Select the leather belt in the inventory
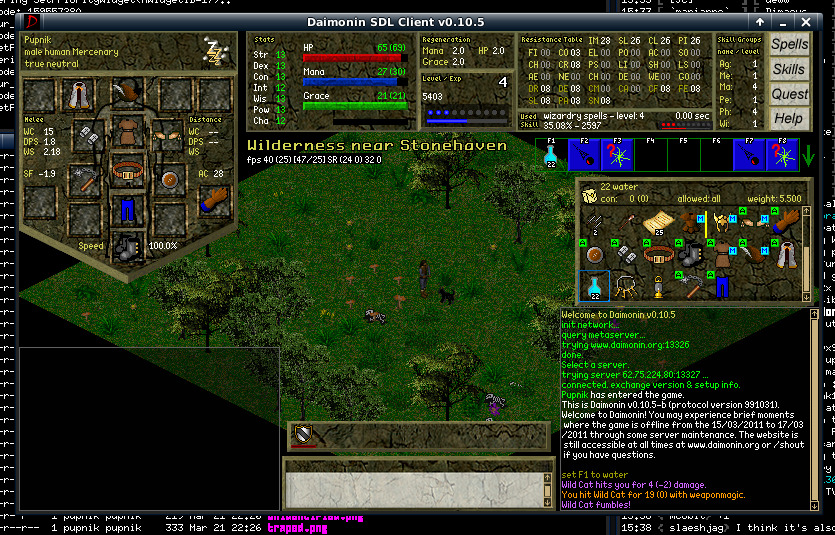The width and height of the screenshot is (835, 535). click(x=658, y=255)
